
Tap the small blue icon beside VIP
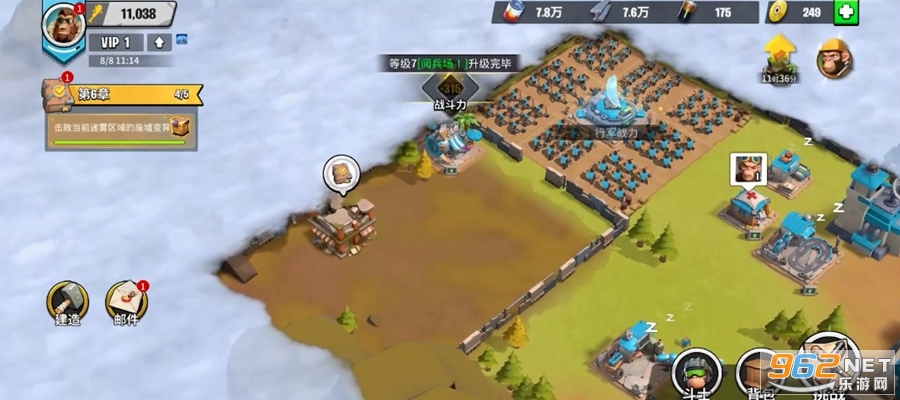coord(182,41)
